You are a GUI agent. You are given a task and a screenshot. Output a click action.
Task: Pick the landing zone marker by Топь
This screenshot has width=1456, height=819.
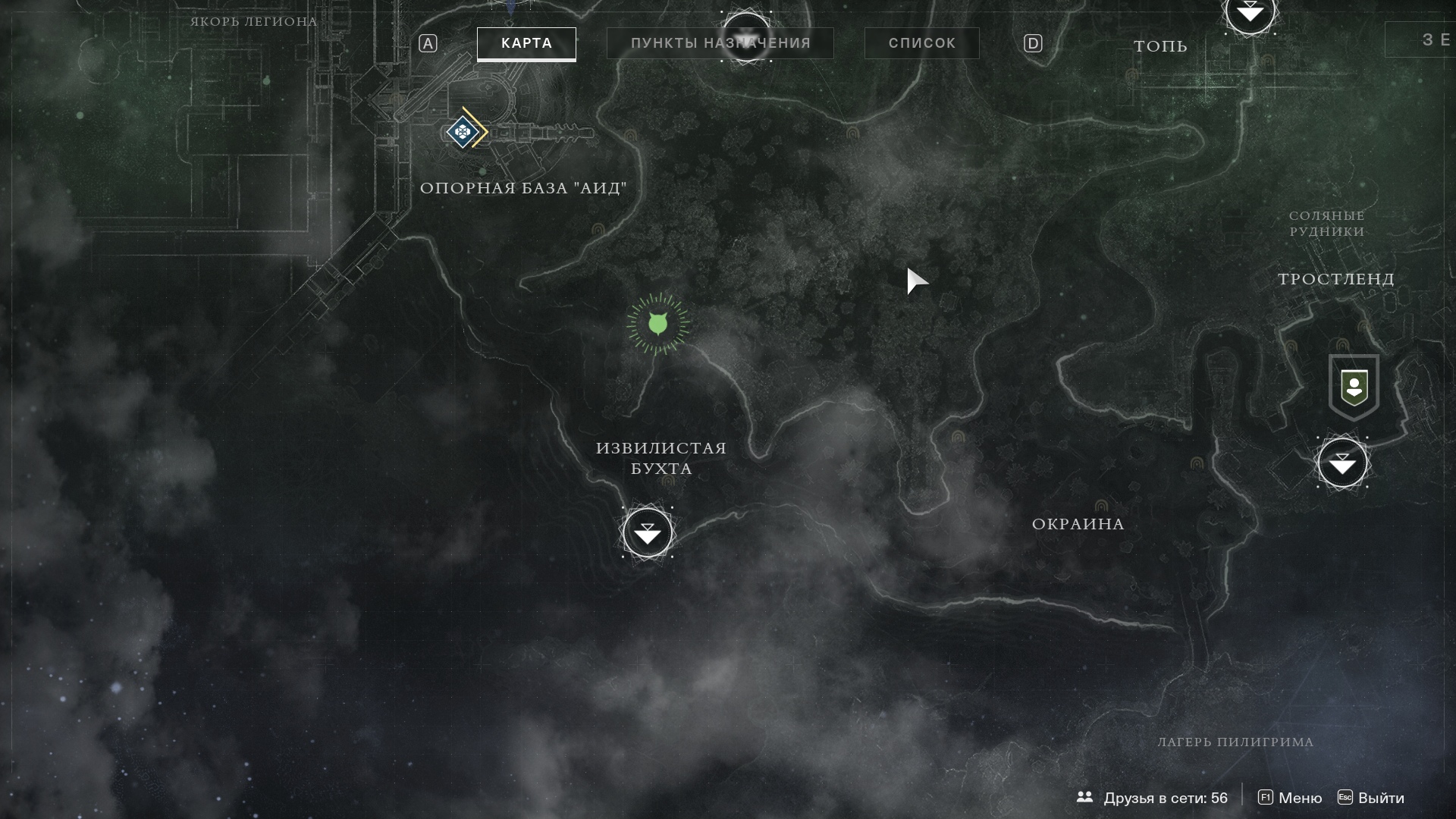1250,13
